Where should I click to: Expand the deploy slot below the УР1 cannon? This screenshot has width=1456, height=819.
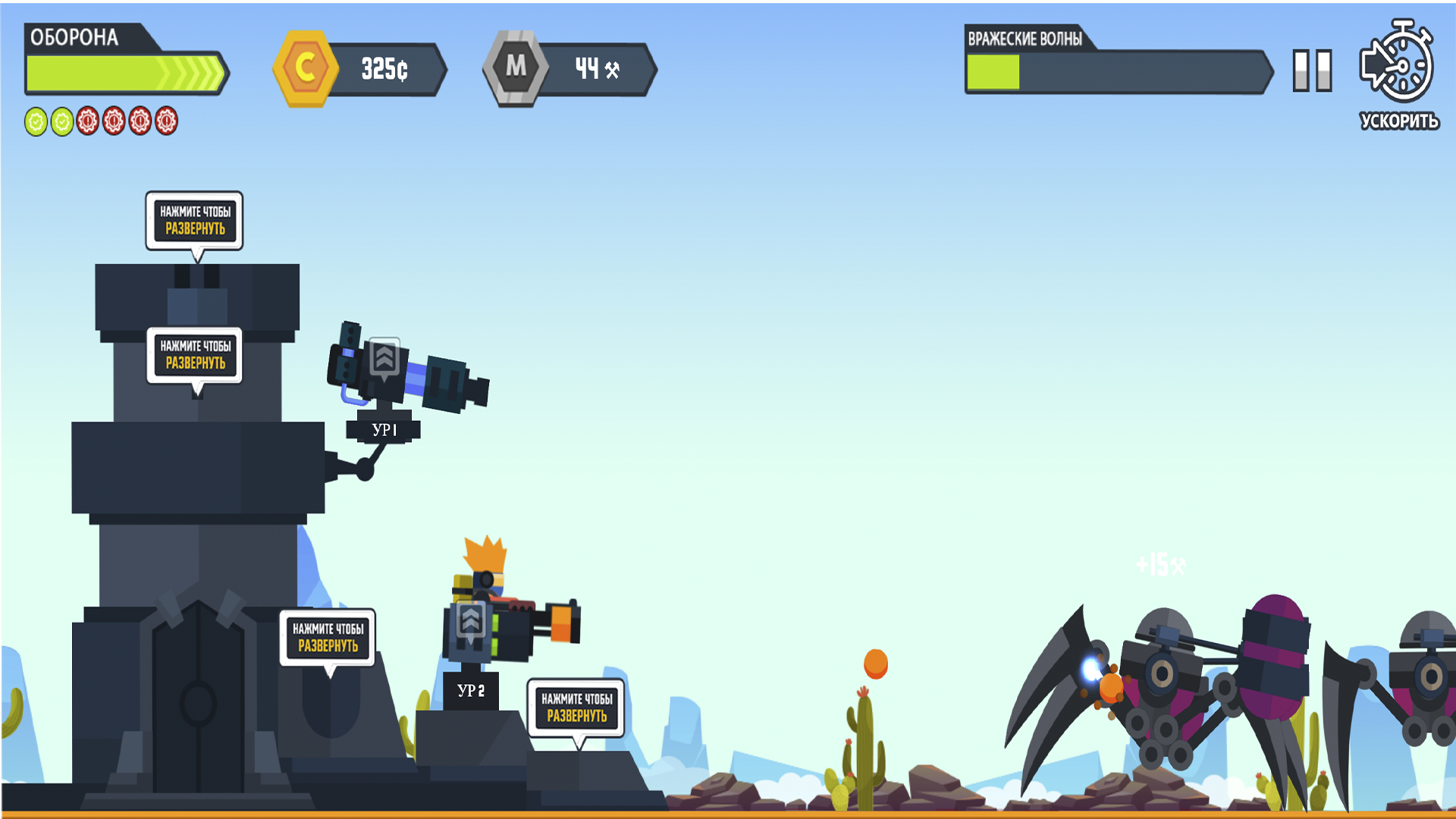[195, 355]
